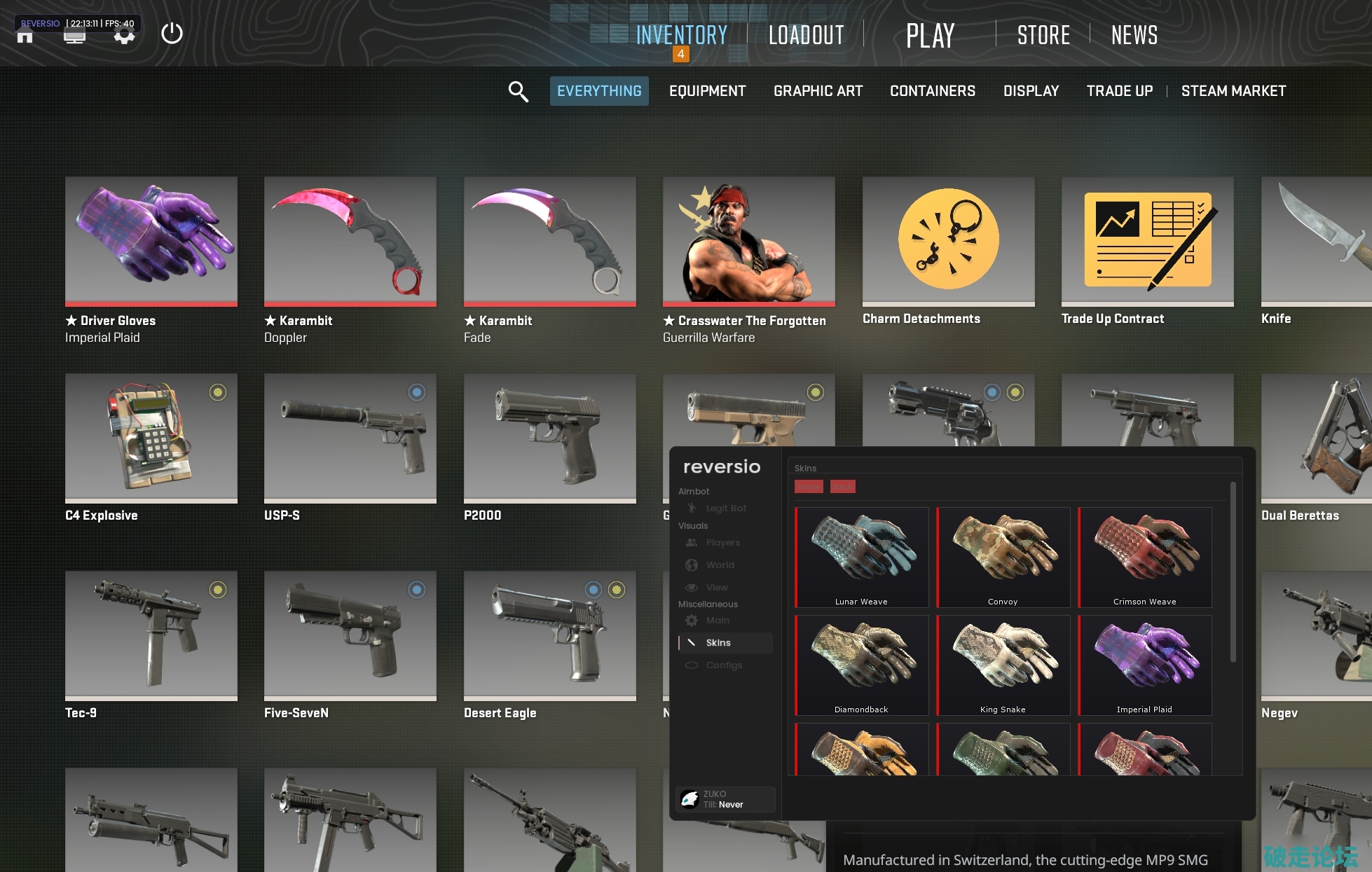
Task: Select the Containers filter
Action: click(932, 91)
